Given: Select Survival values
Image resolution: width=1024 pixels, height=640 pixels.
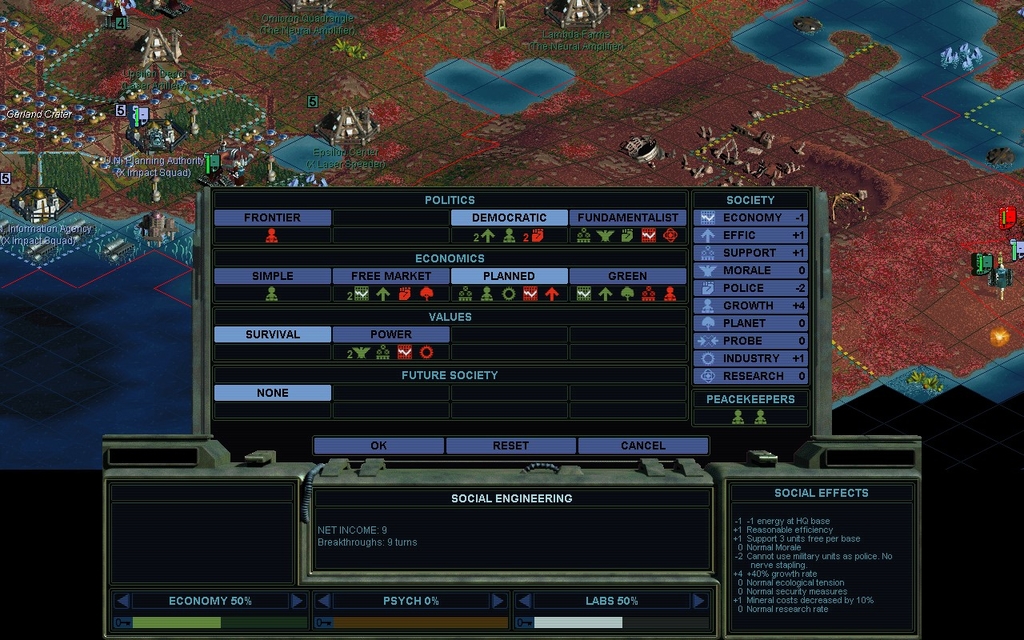Looking at the screenshot, I should tap(272, 334).
